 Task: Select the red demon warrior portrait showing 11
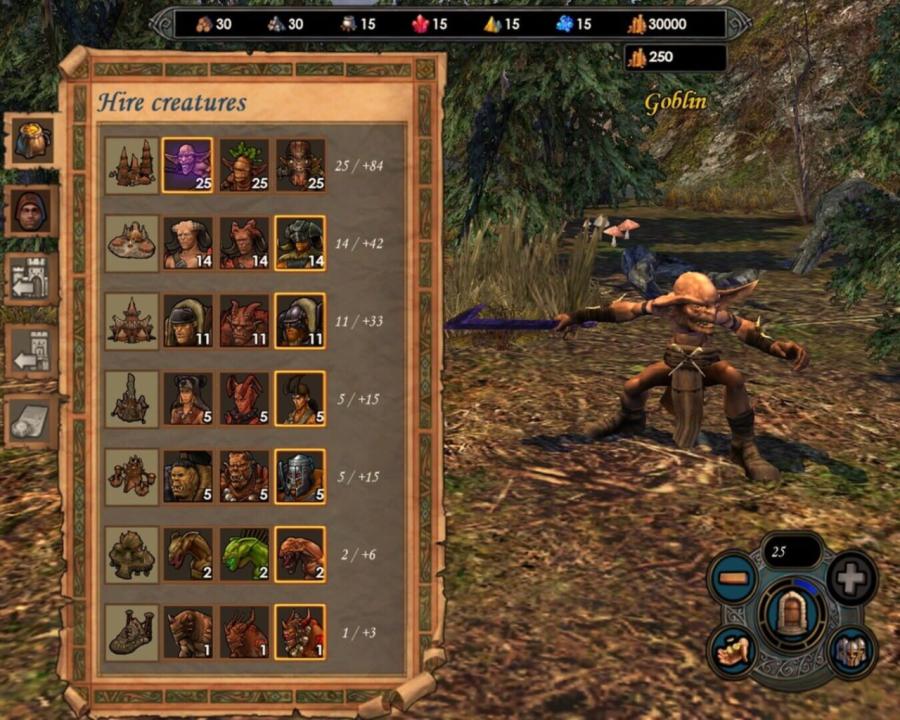point(244,320)
